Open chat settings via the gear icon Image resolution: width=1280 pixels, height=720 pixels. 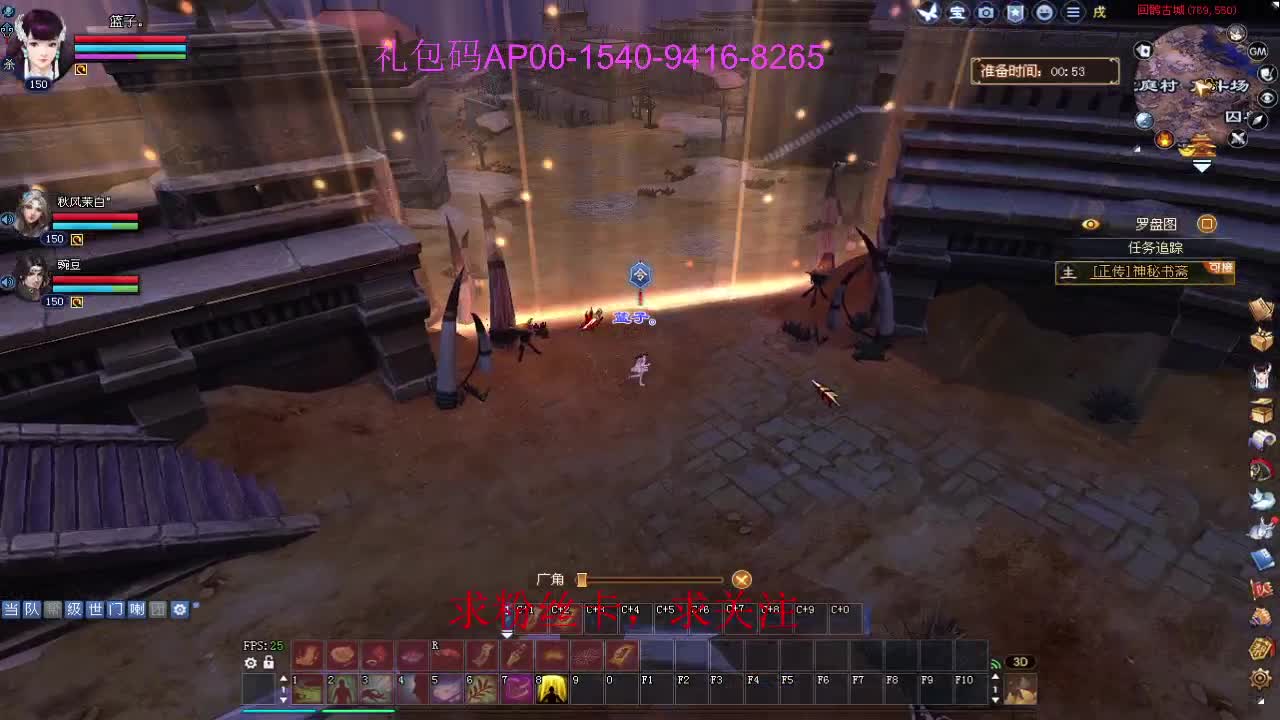(180, 609)
